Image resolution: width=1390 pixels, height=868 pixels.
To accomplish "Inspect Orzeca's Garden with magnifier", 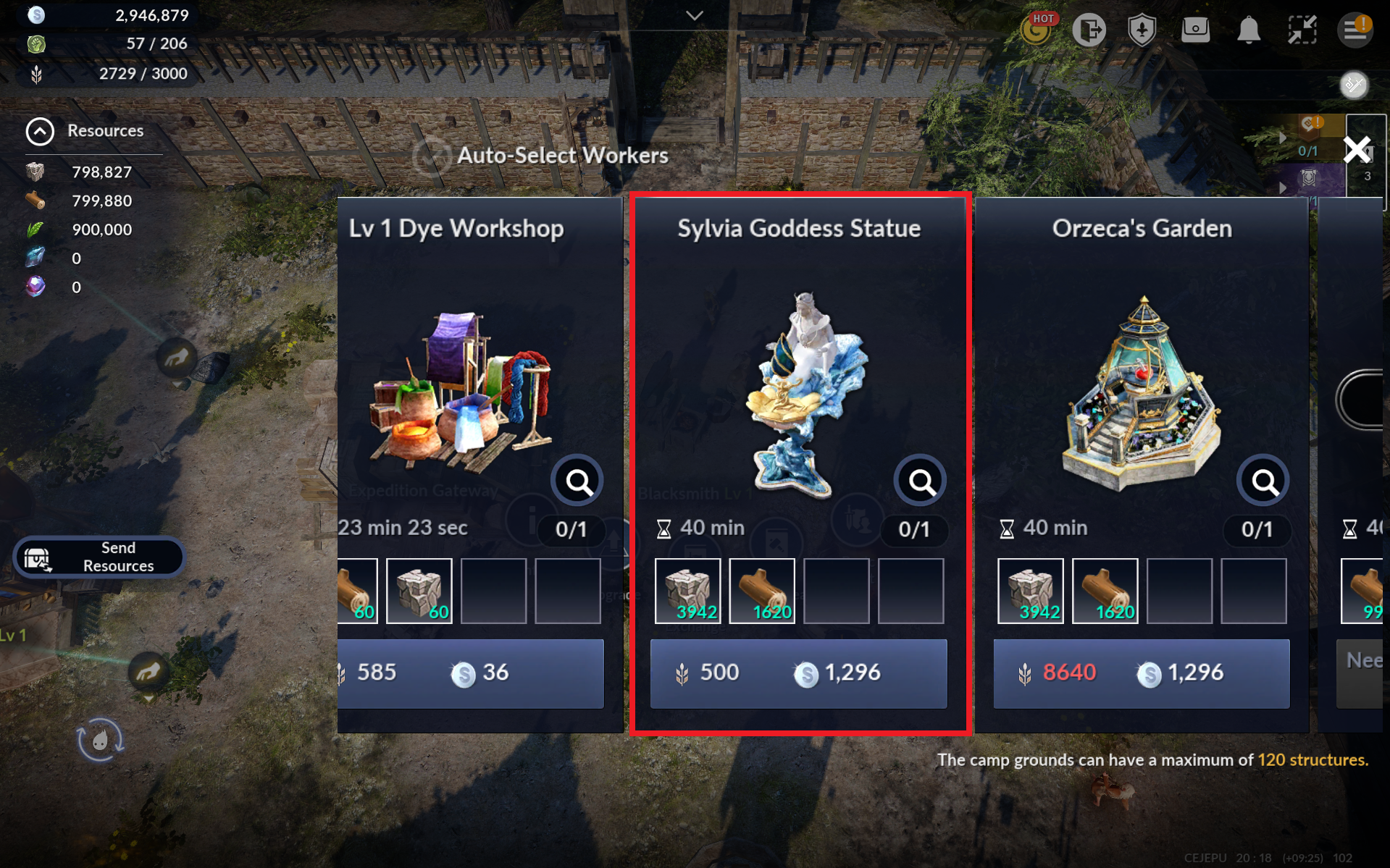I will point(1263,481).
